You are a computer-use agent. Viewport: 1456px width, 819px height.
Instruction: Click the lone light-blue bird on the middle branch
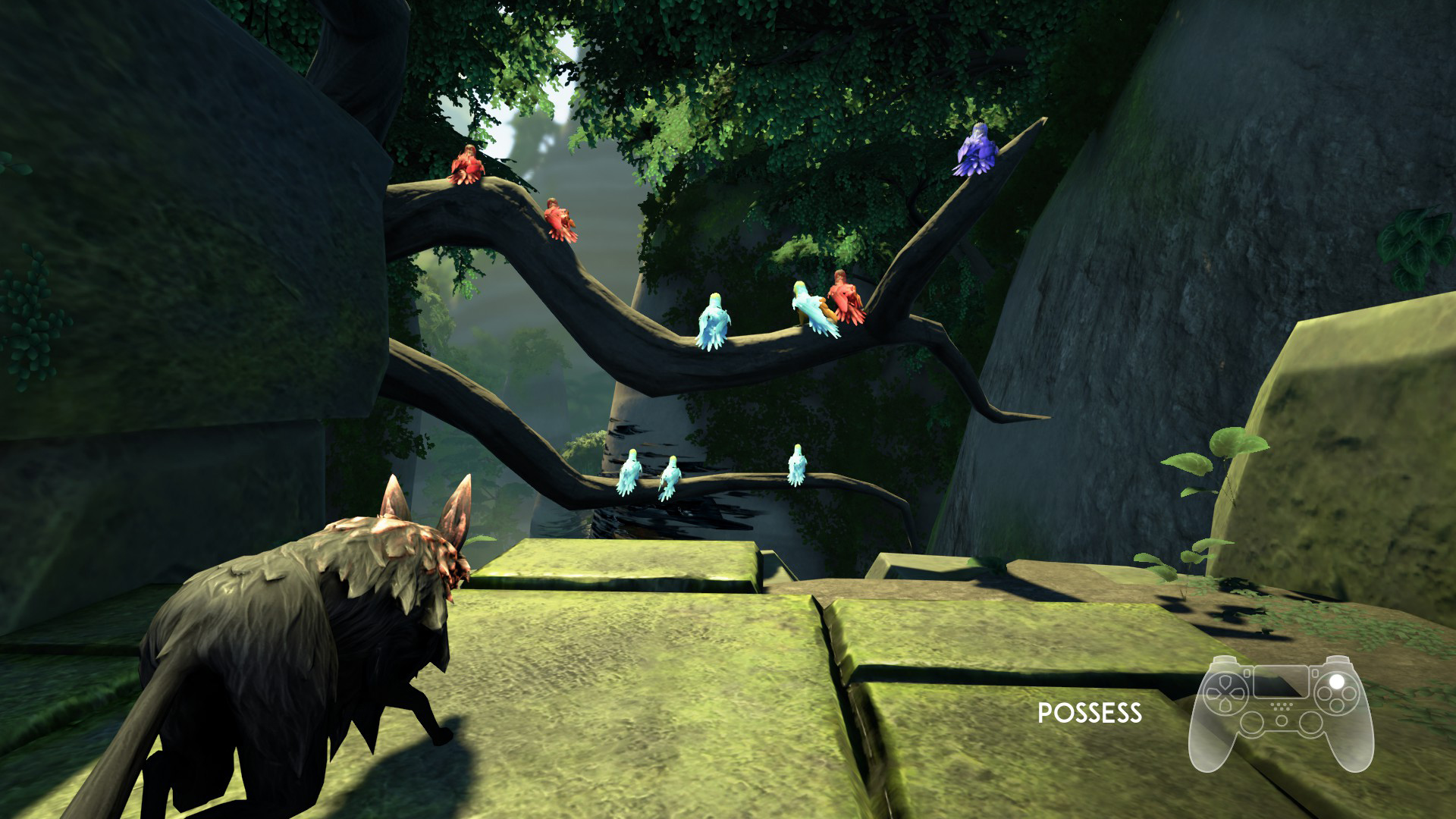[714, 318]
